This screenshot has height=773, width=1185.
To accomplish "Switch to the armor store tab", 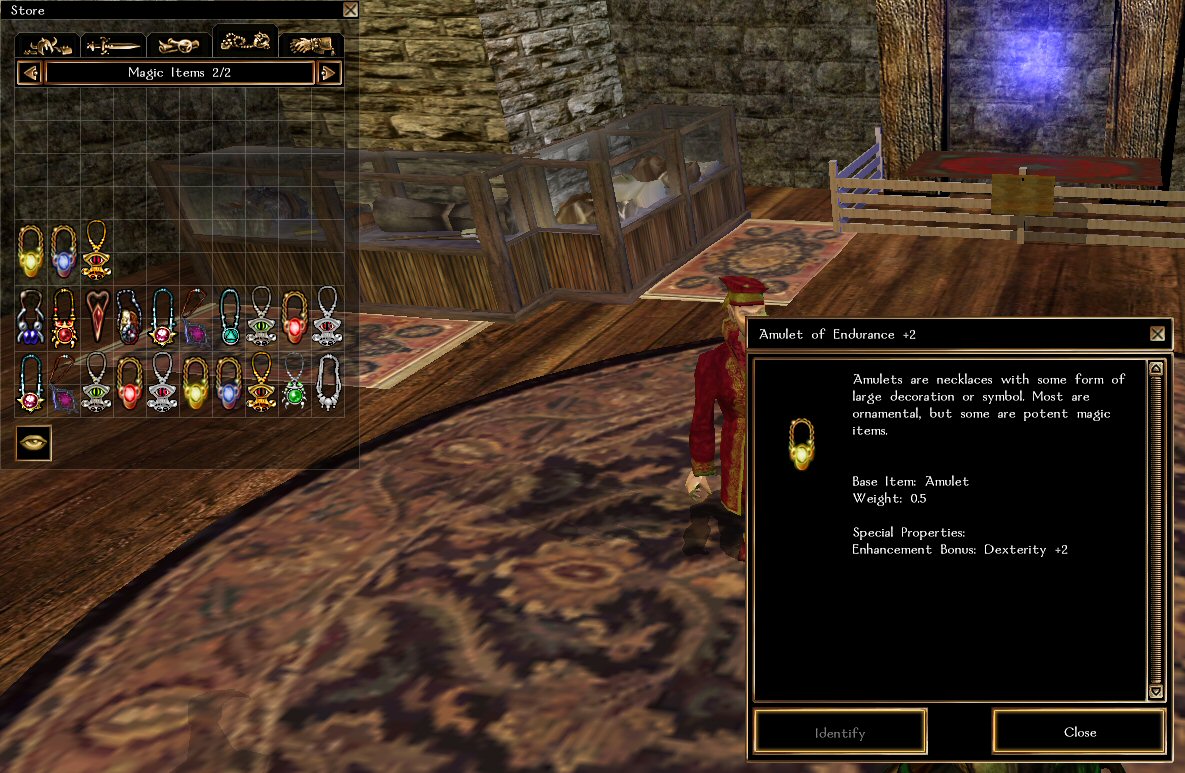I will coord(49,45).
